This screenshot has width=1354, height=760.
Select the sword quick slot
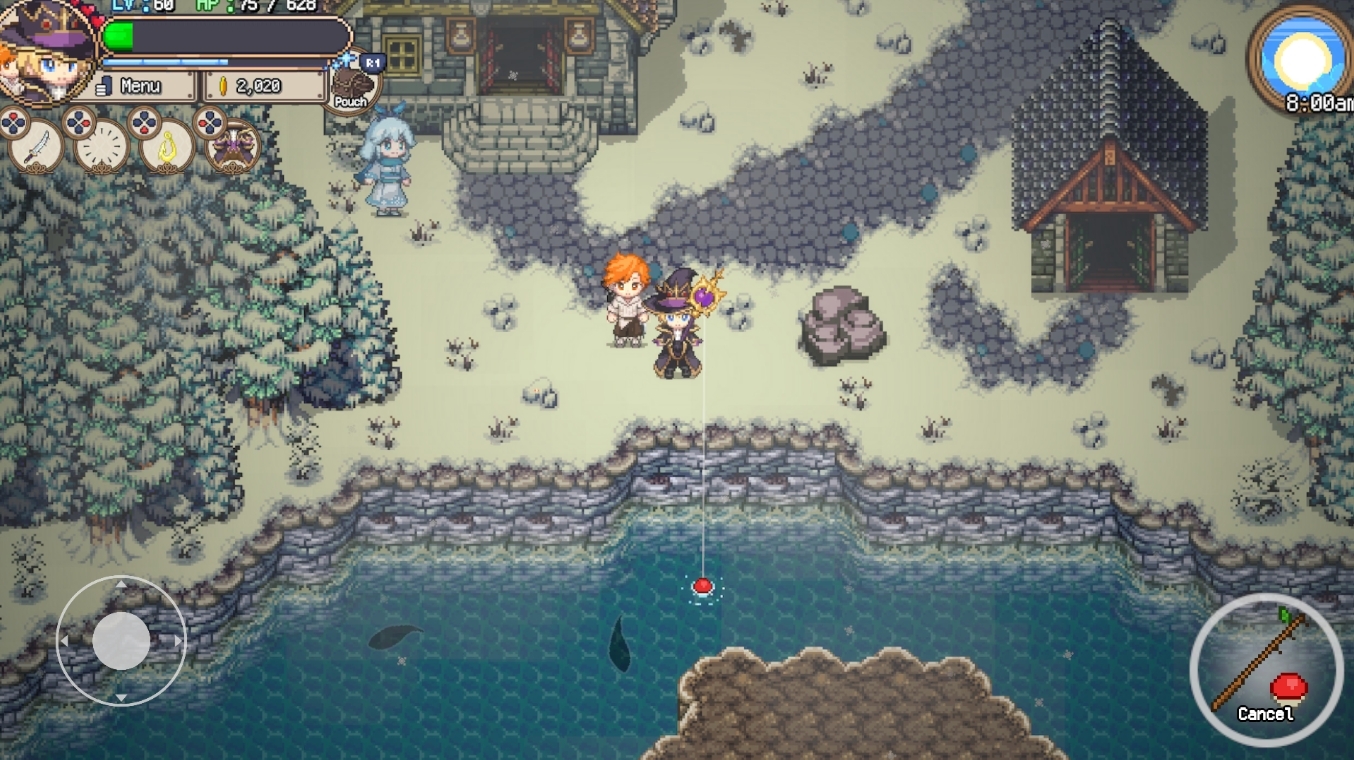(37, 147)
